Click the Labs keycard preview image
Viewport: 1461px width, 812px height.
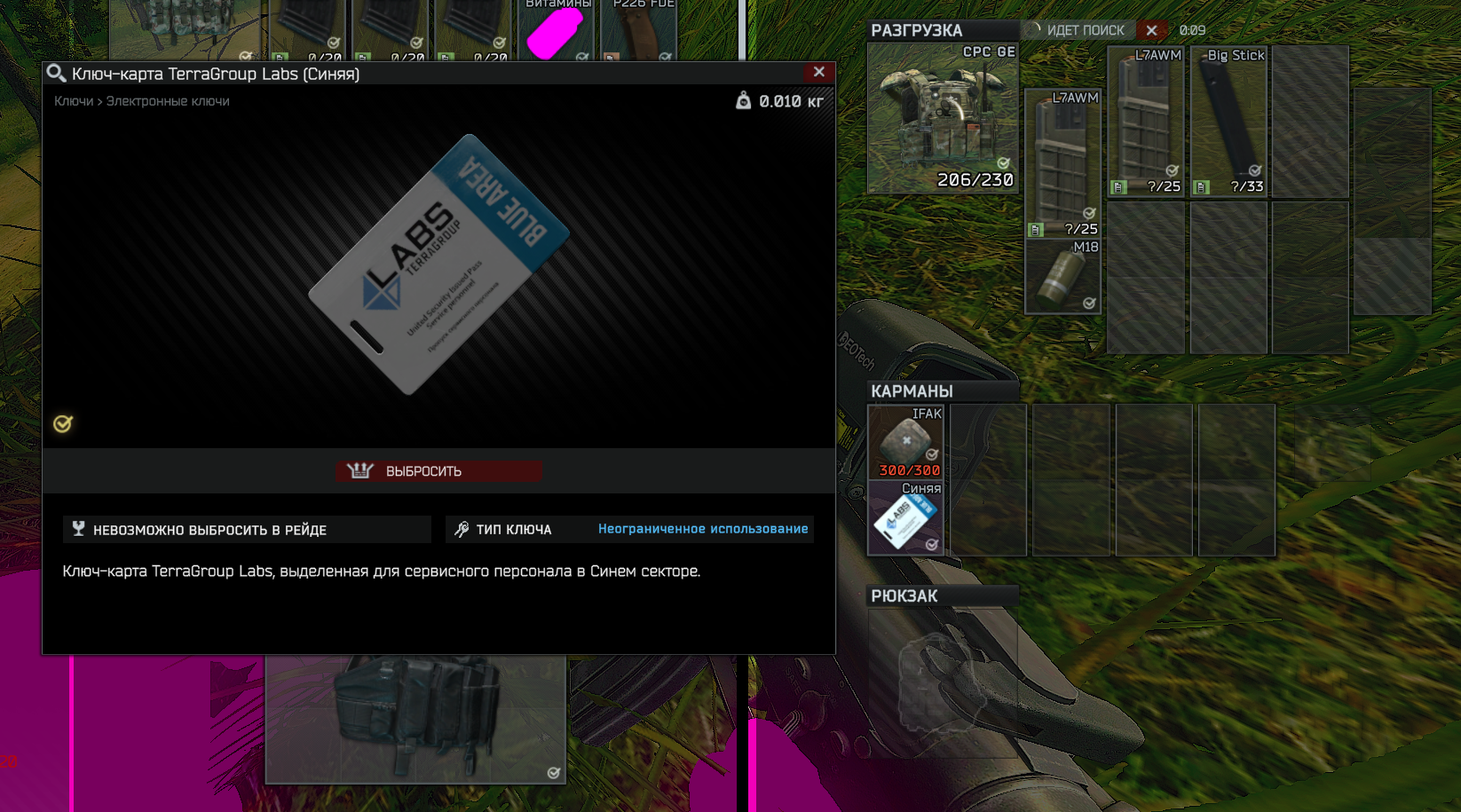[x=438, y=264]
